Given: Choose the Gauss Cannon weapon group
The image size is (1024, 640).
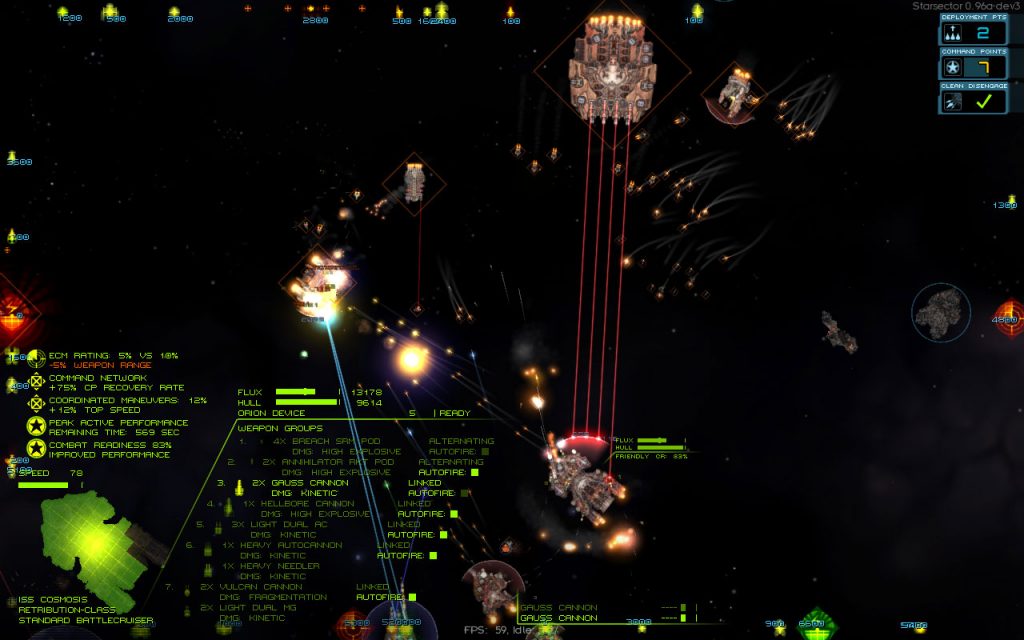Looking at the screenshot, I should (x=302, y=483).
